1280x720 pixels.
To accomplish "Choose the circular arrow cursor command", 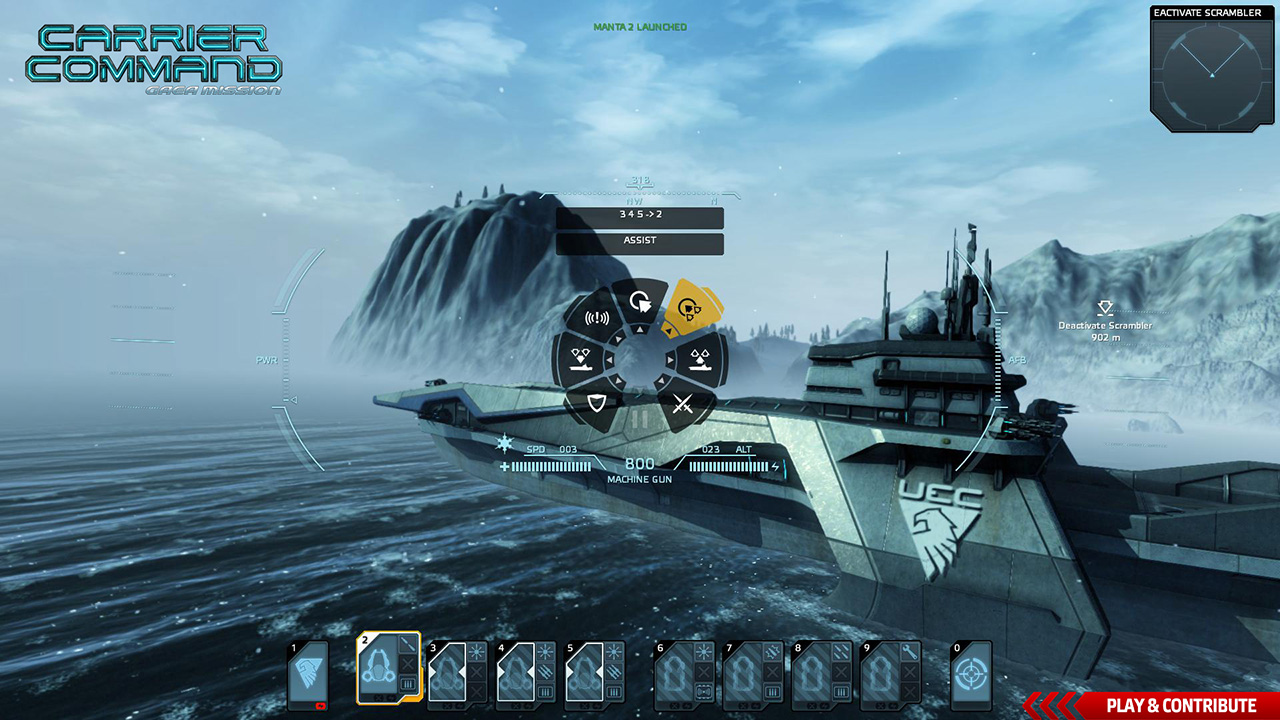I will coord(639,301).
